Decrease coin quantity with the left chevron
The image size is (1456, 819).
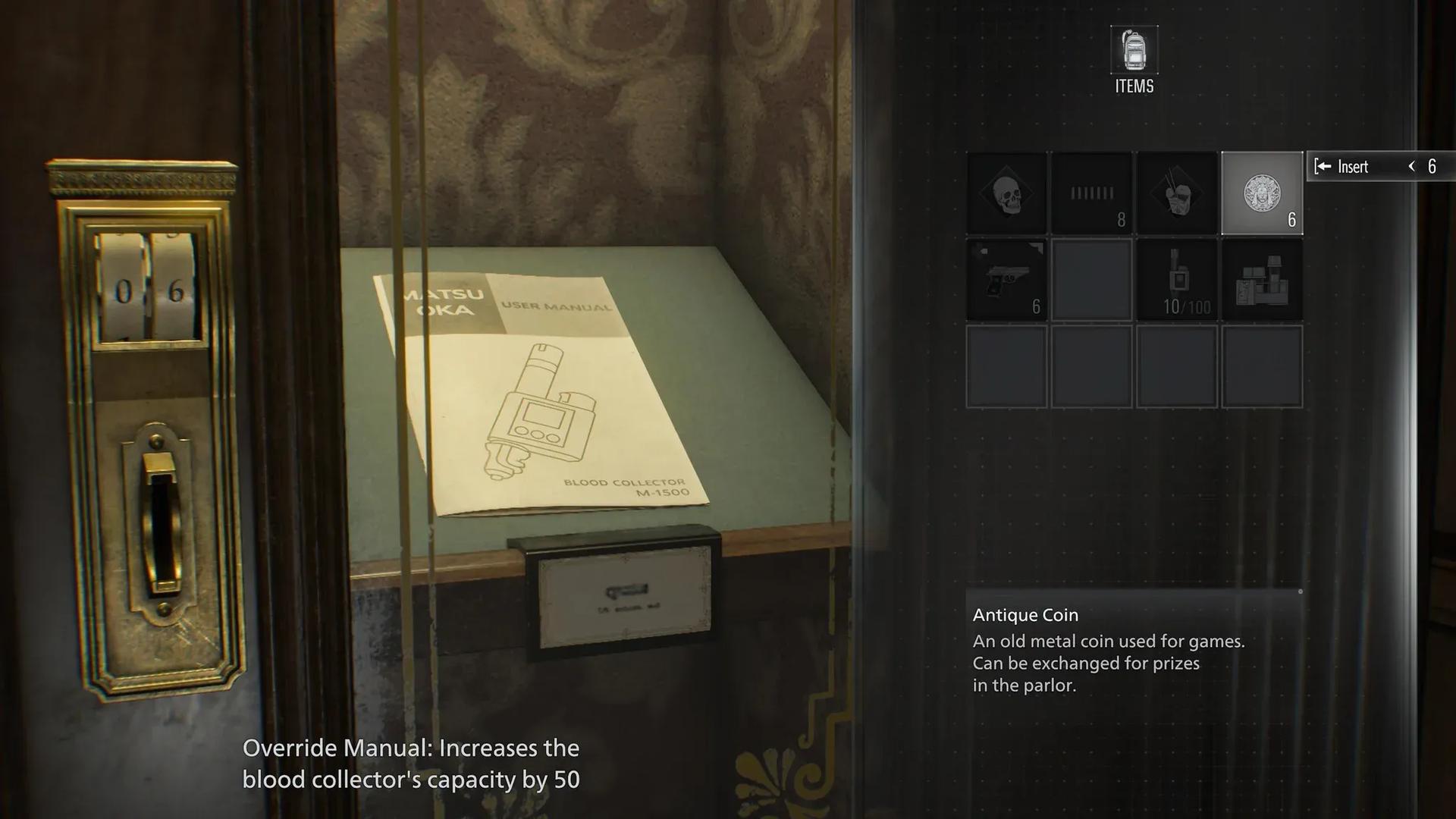coord(1411,166)
